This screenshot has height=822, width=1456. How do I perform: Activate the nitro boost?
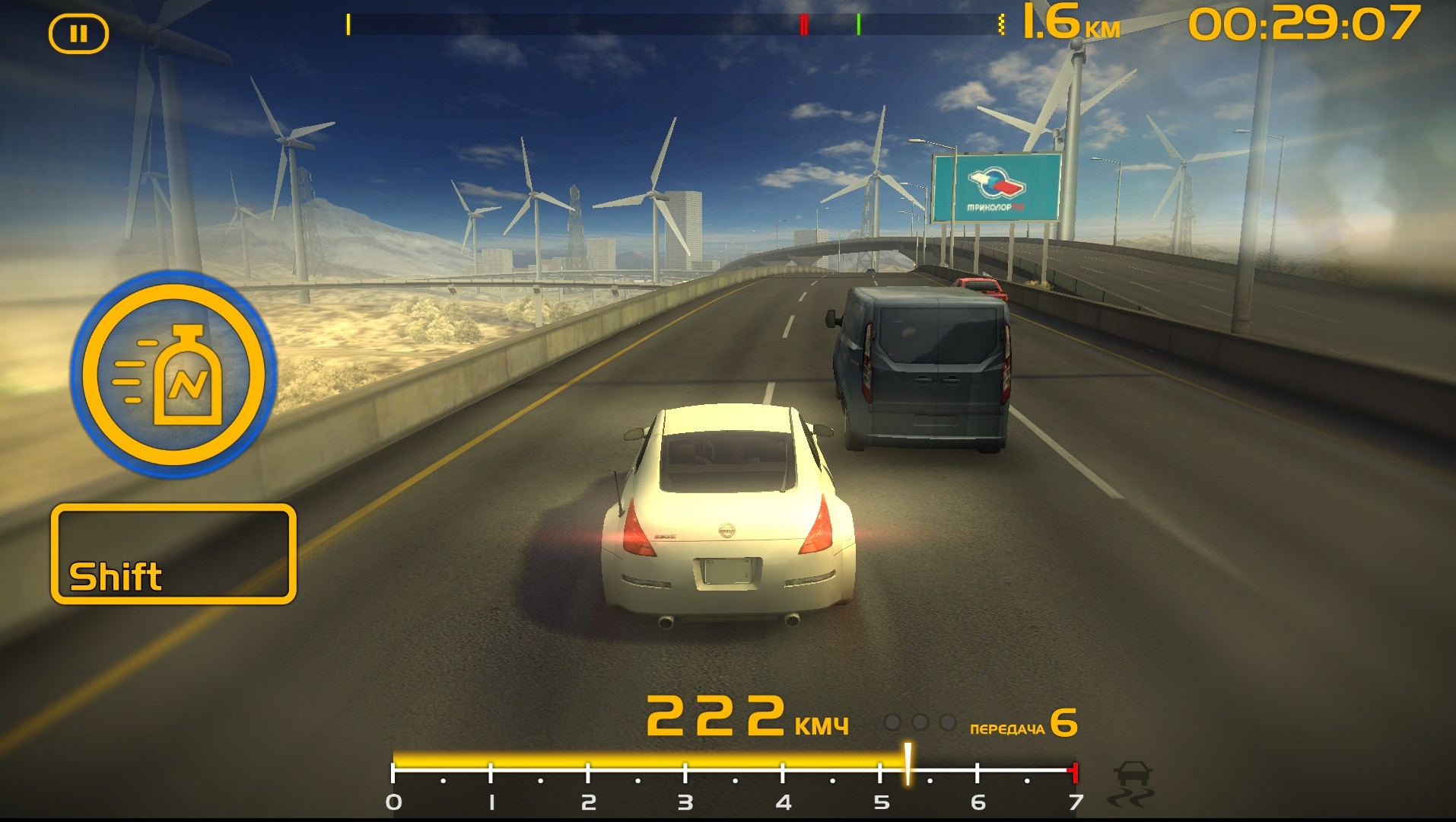[x=173, y=374]
